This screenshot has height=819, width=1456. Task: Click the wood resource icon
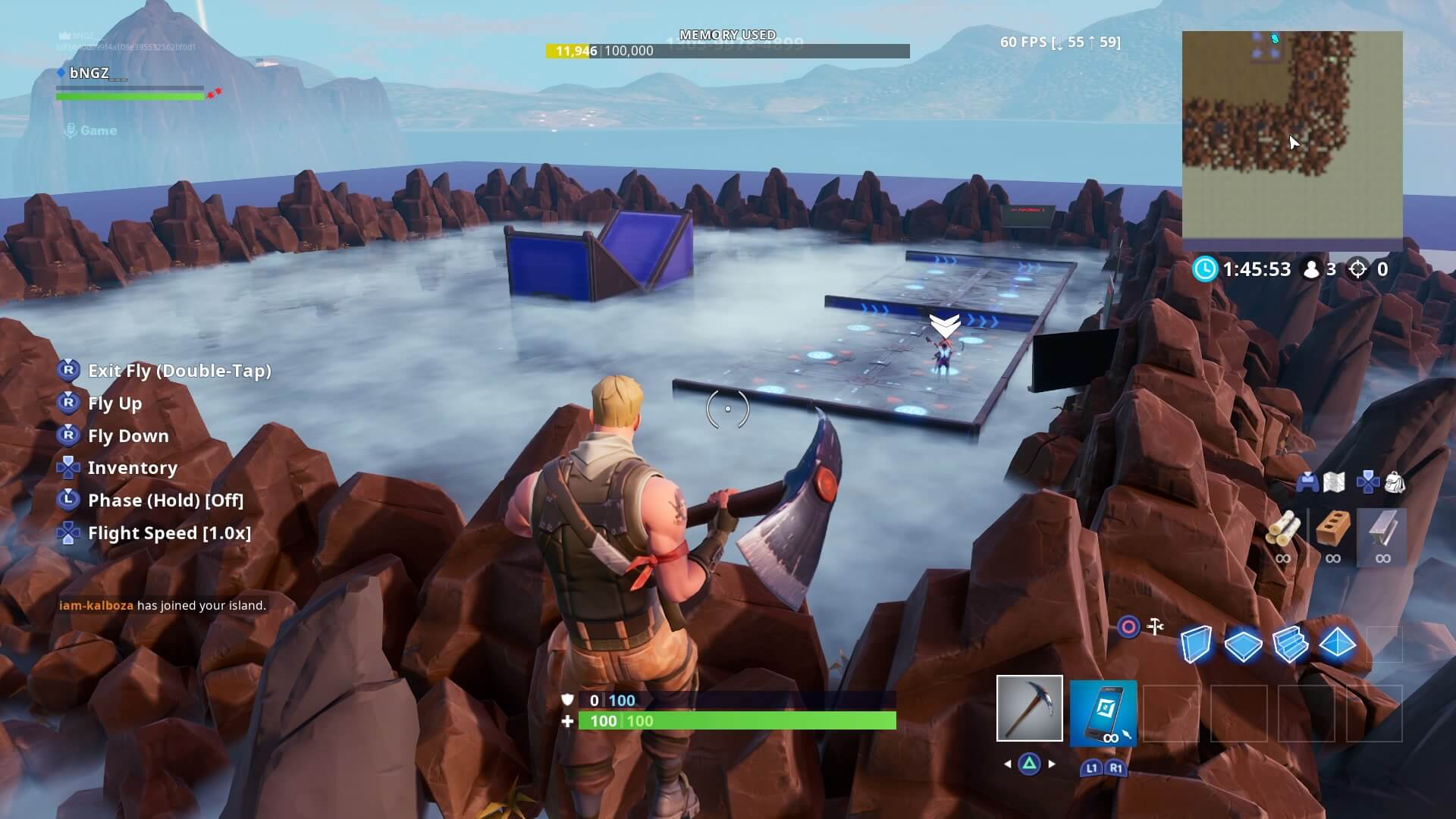tap(1284, 531)
